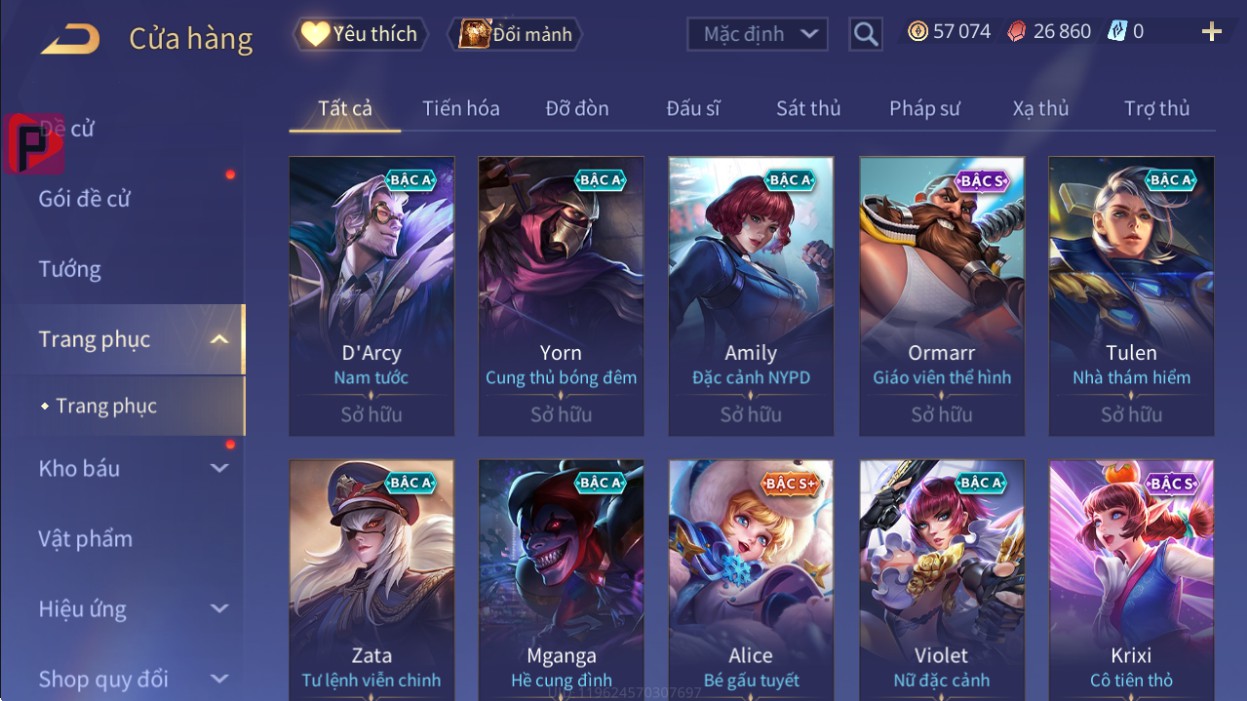Open the Gói đề cử menu

point(85,198)
